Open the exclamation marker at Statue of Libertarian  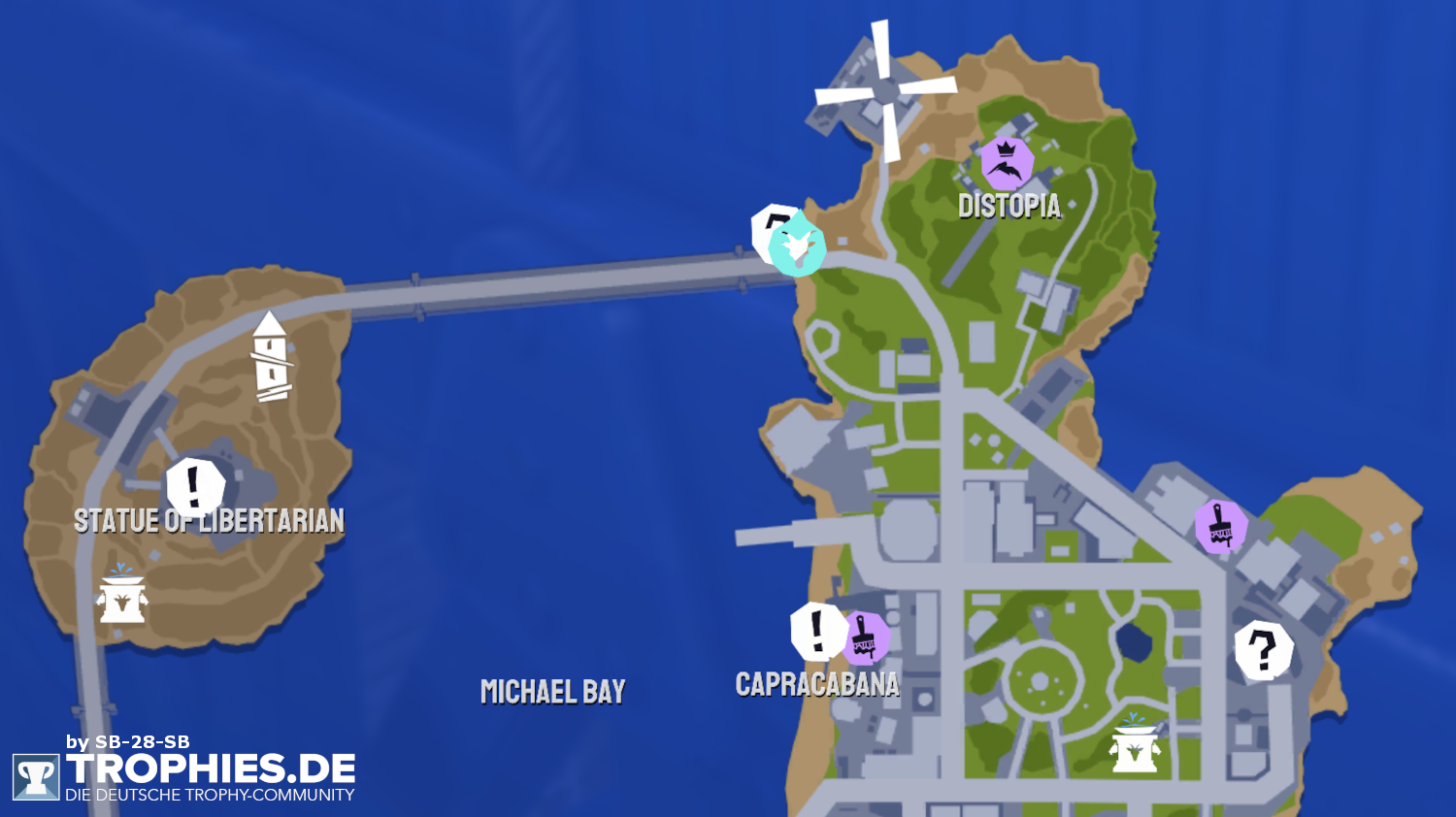195,485
